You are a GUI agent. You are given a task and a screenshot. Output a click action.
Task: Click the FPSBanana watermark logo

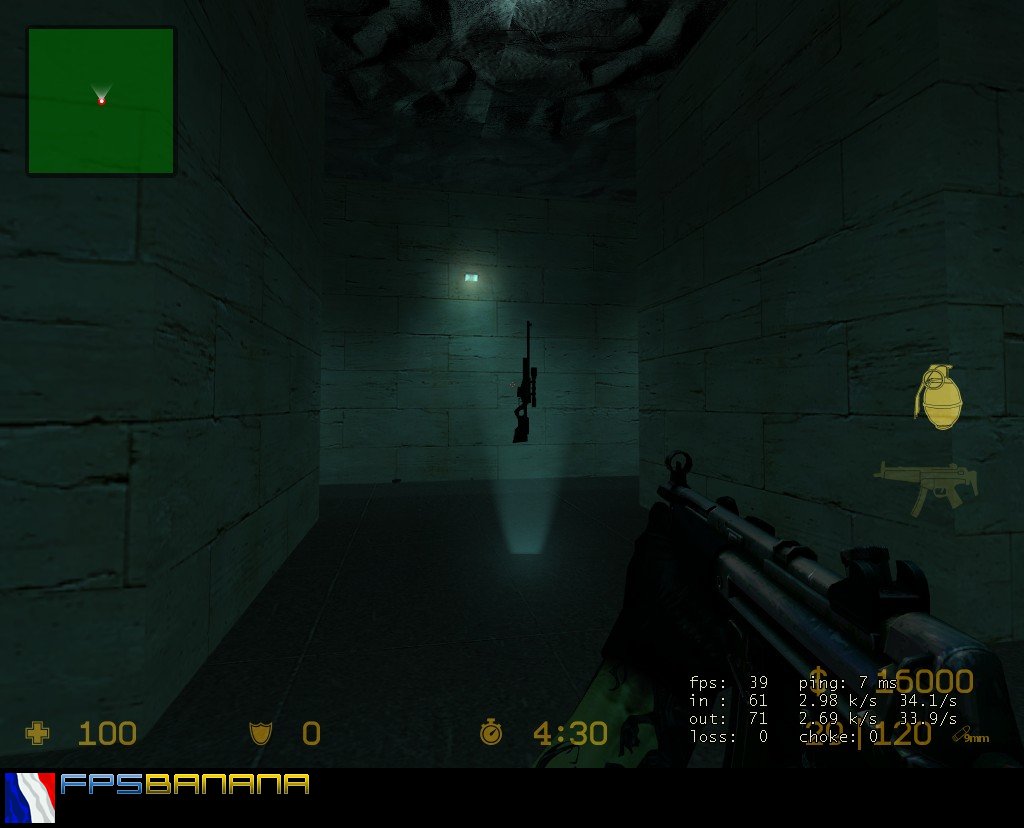[x=185, y=784]
